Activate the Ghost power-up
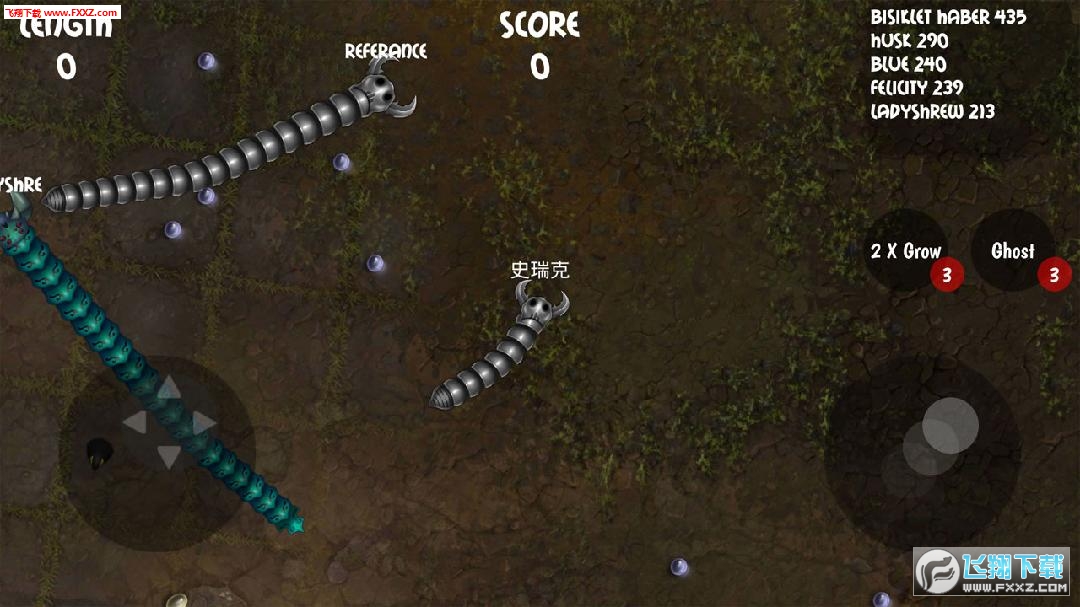Image resolution: width=1080 pixels, height=607 pixels. pos(1012,251)
